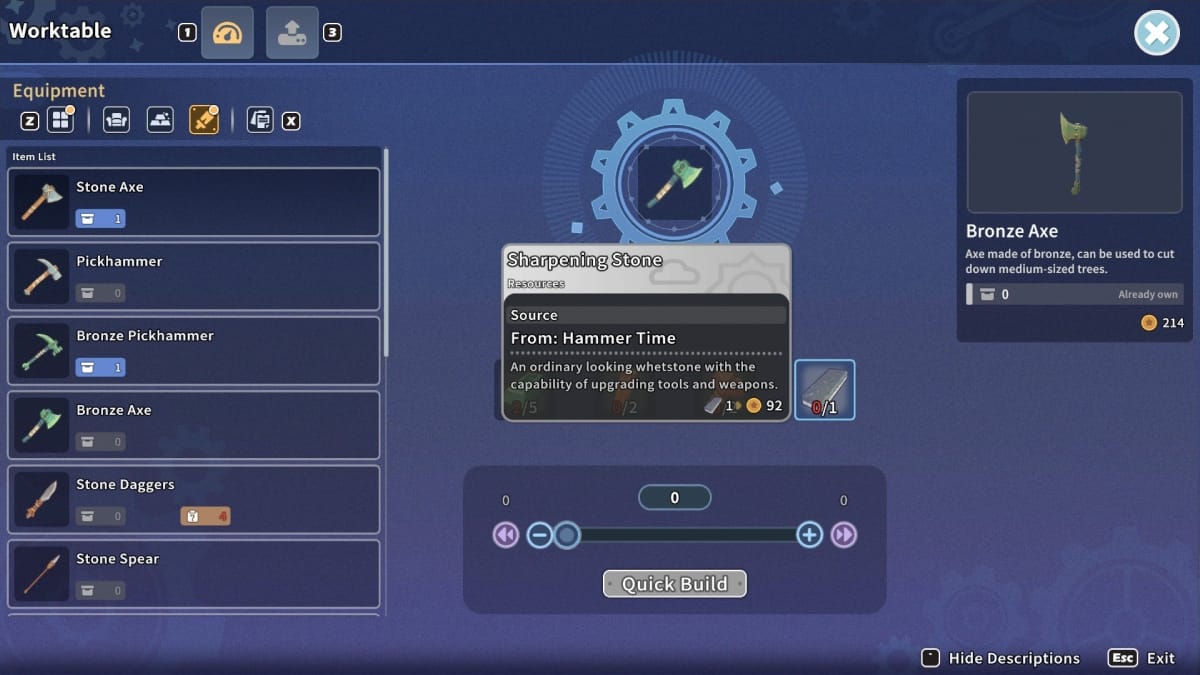Show all items with the grid filter
Image resolution: width=1200 pixels, height=675 pixels.
[62, 121]
